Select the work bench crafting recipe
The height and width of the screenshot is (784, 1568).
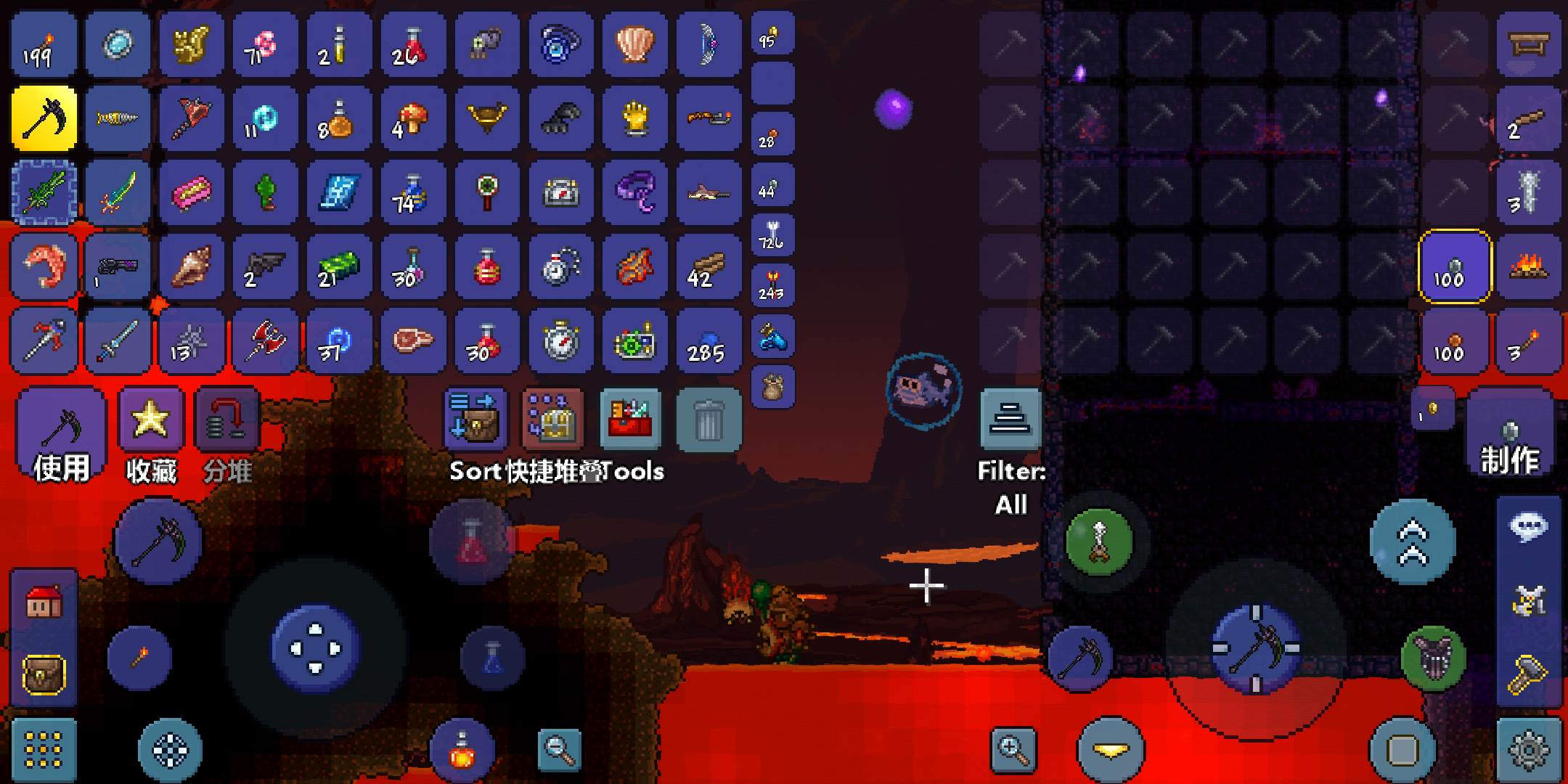(1529, 45)
